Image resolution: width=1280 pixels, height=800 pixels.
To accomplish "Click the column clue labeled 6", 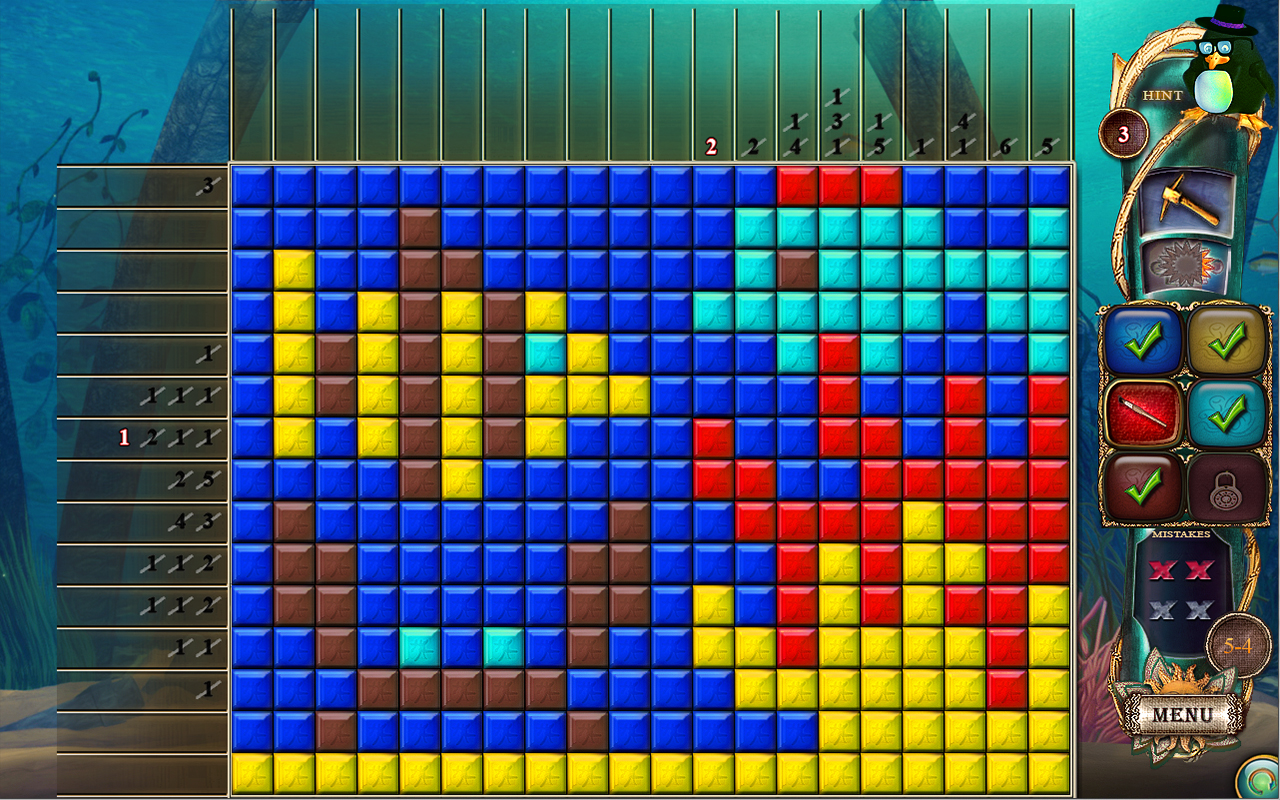I will [1006, 148].
